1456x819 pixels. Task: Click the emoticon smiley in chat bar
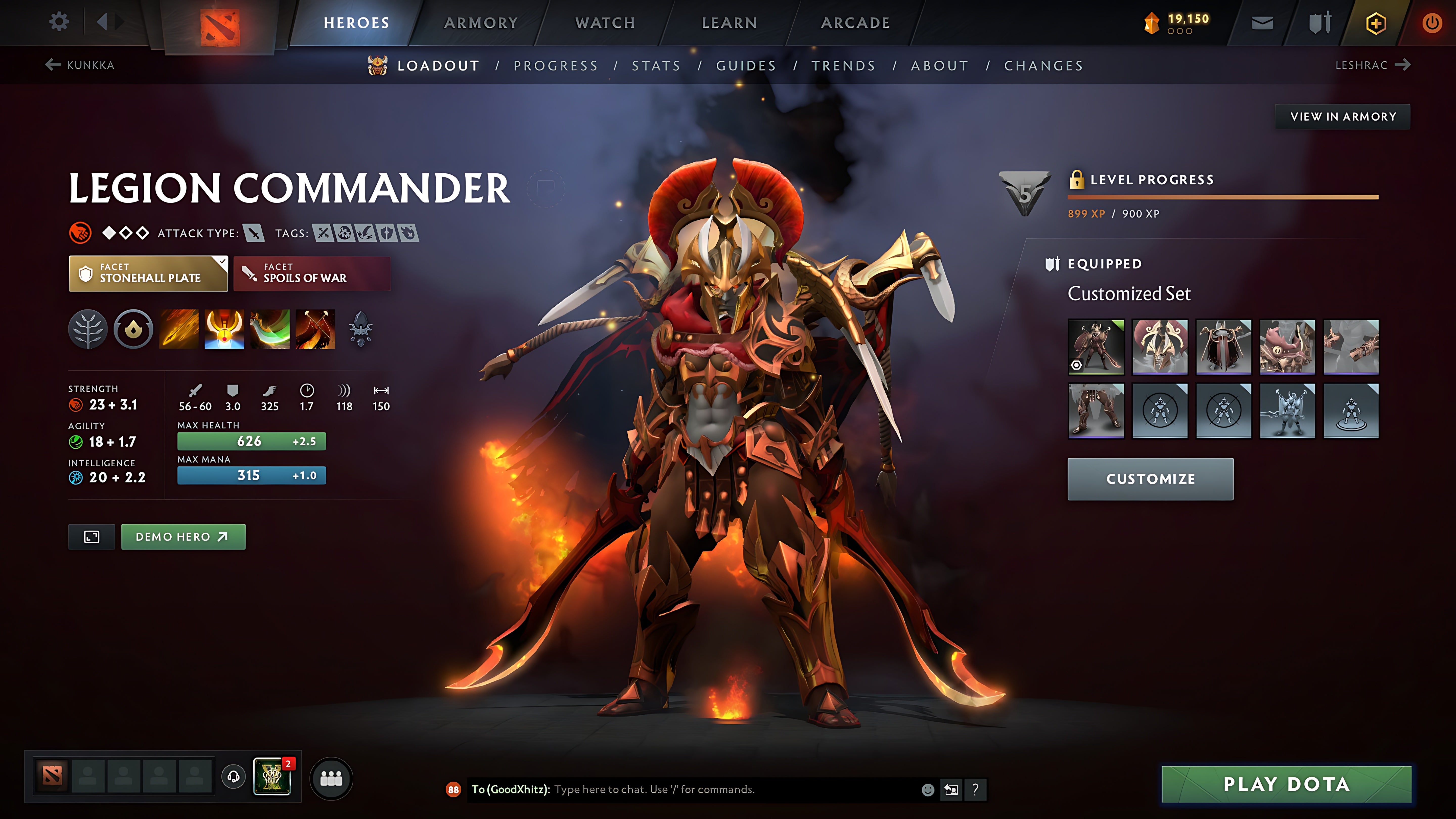tap(929, 790)
